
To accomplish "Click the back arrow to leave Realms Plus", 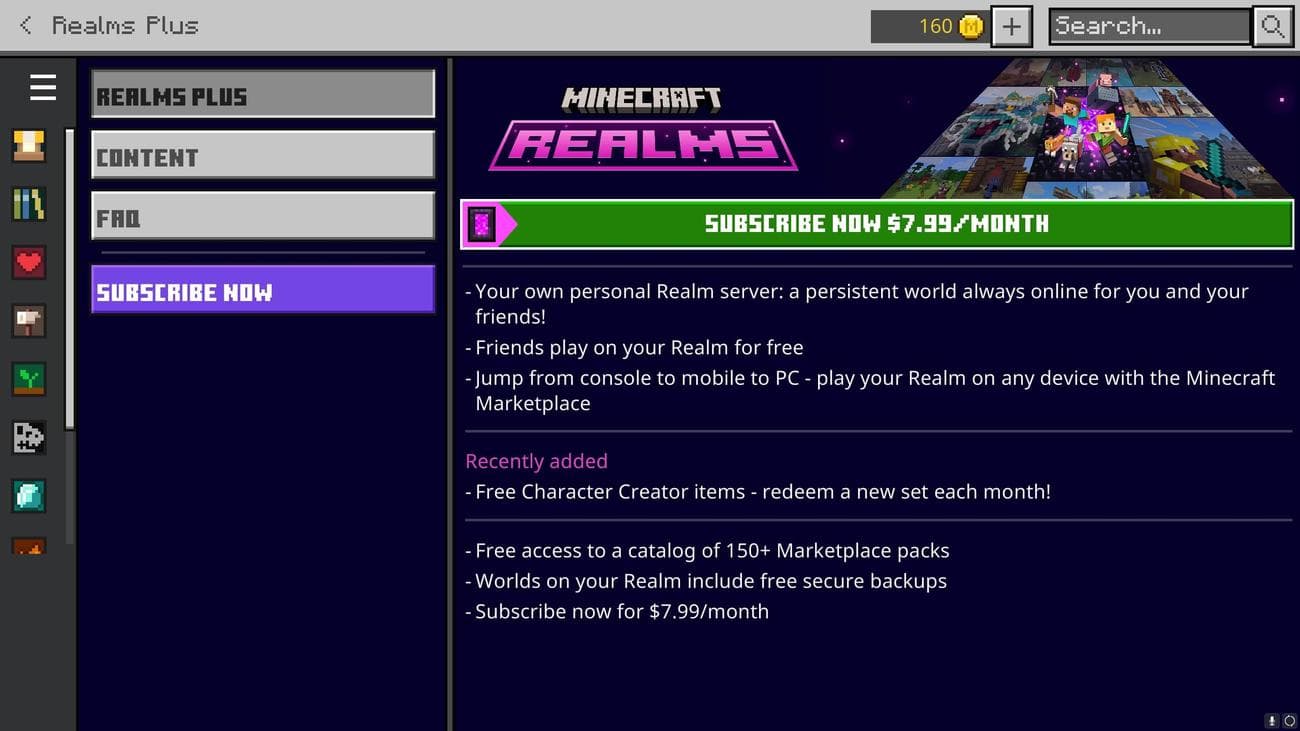I will tap(22, 25).
